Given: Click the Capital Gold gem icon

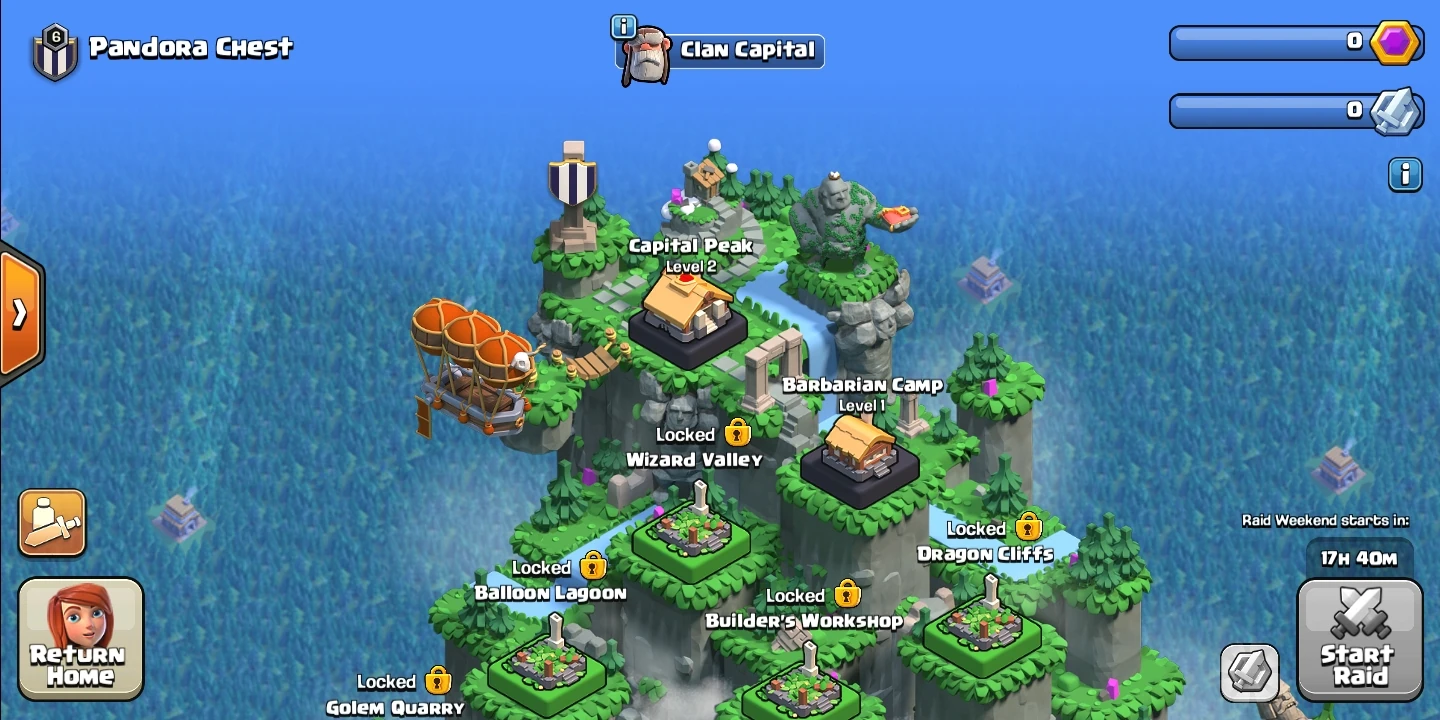Looking at the screenshot, I should point(1397,41).
